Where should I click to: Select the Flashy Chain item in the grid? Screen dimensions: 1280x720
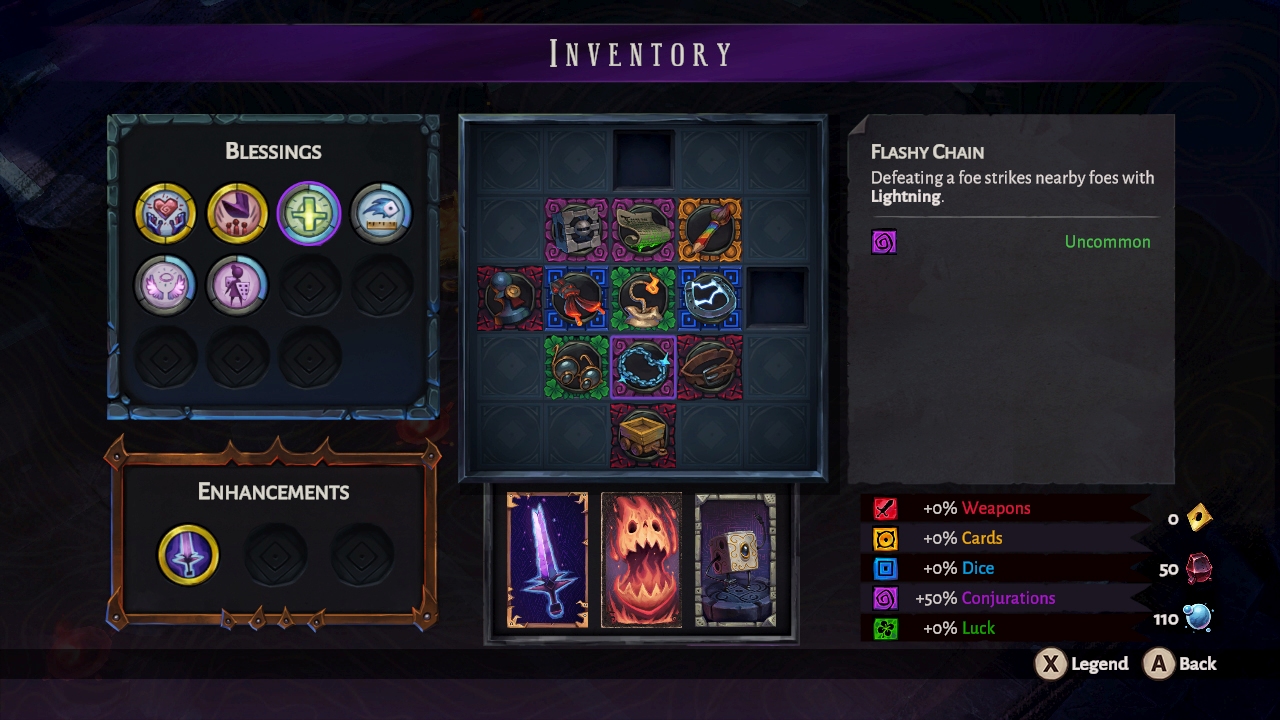coord(644,366)
